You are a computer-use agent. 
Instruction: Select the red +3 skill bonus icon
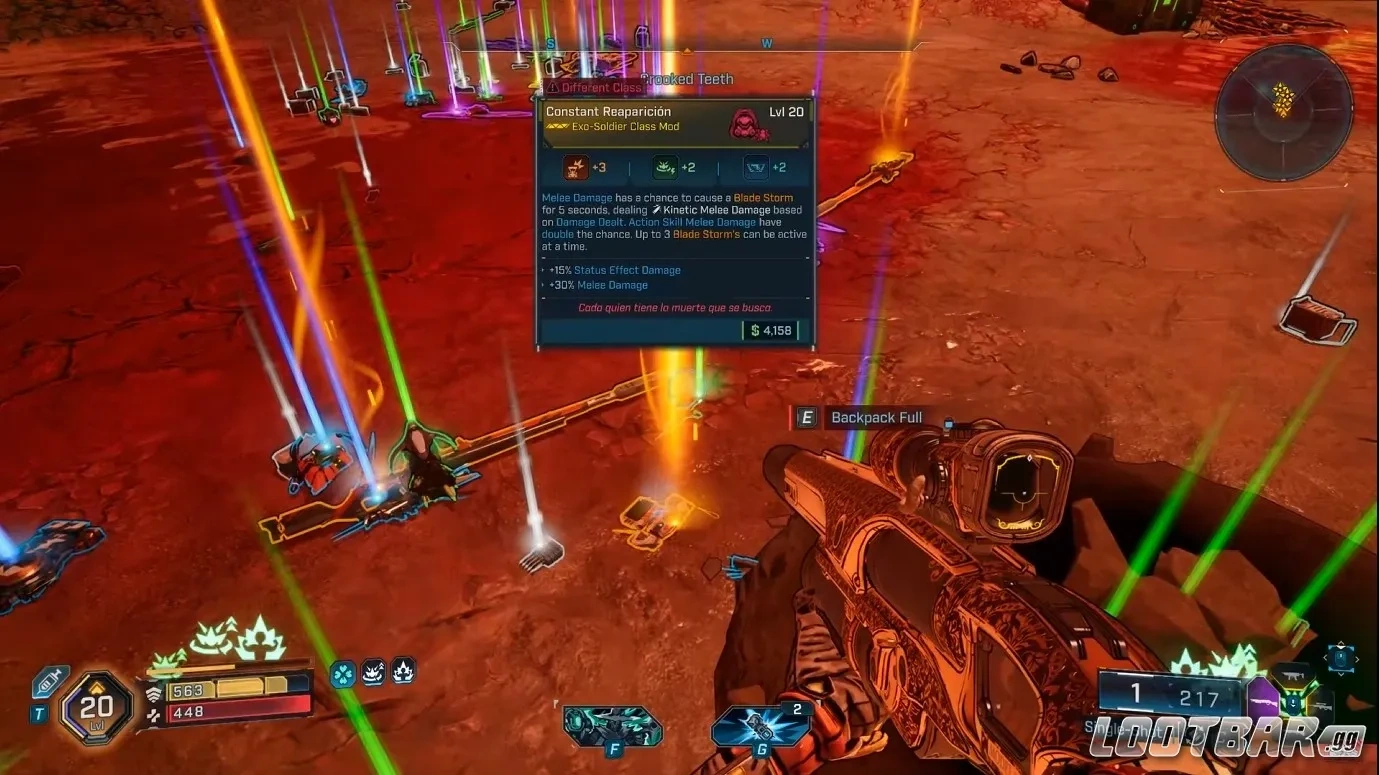[x=575, y=167]
